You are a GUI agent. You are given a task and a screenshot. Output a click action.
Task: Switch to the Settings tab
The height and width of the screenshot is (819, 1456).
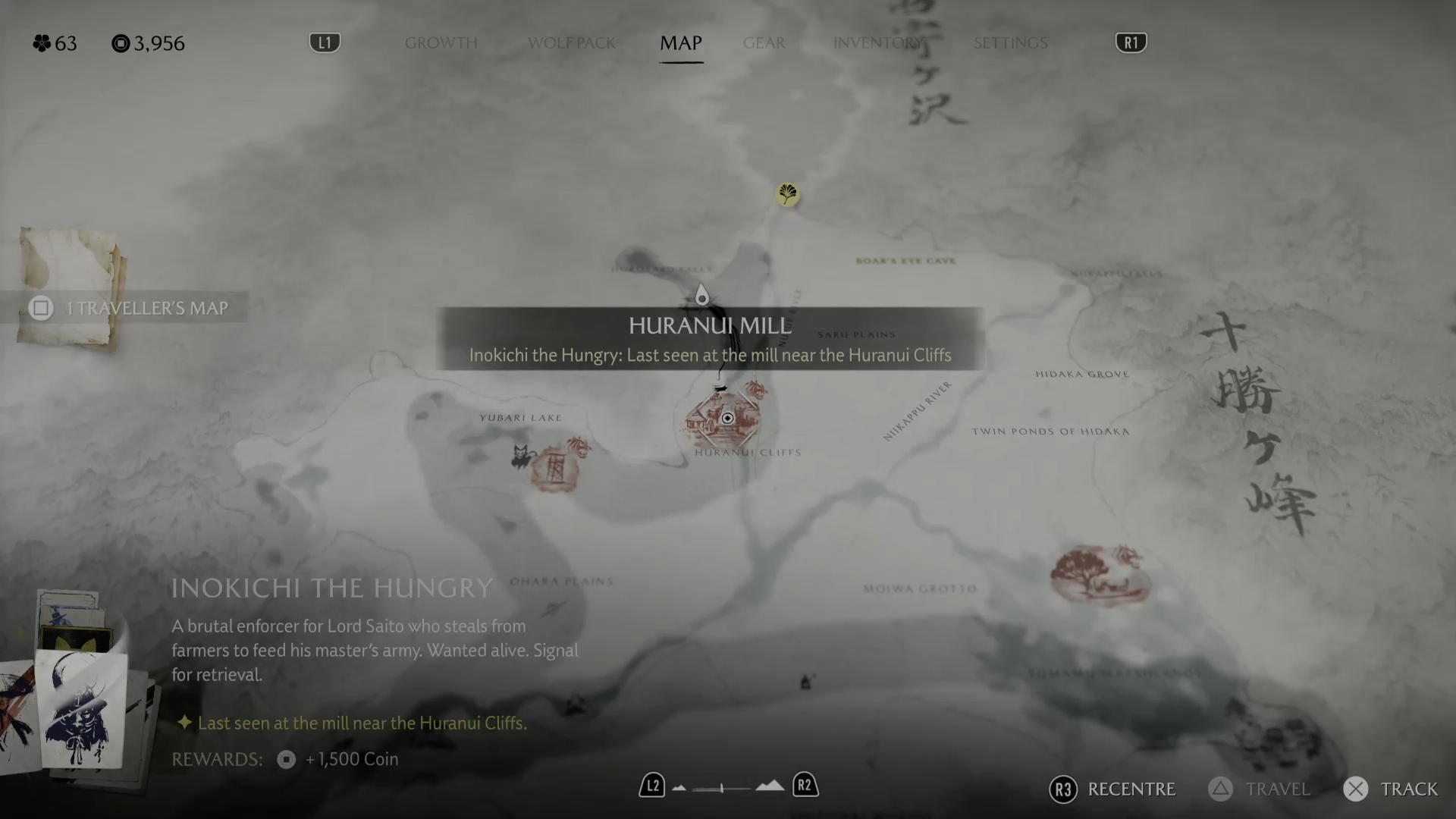click(1010, 43)
